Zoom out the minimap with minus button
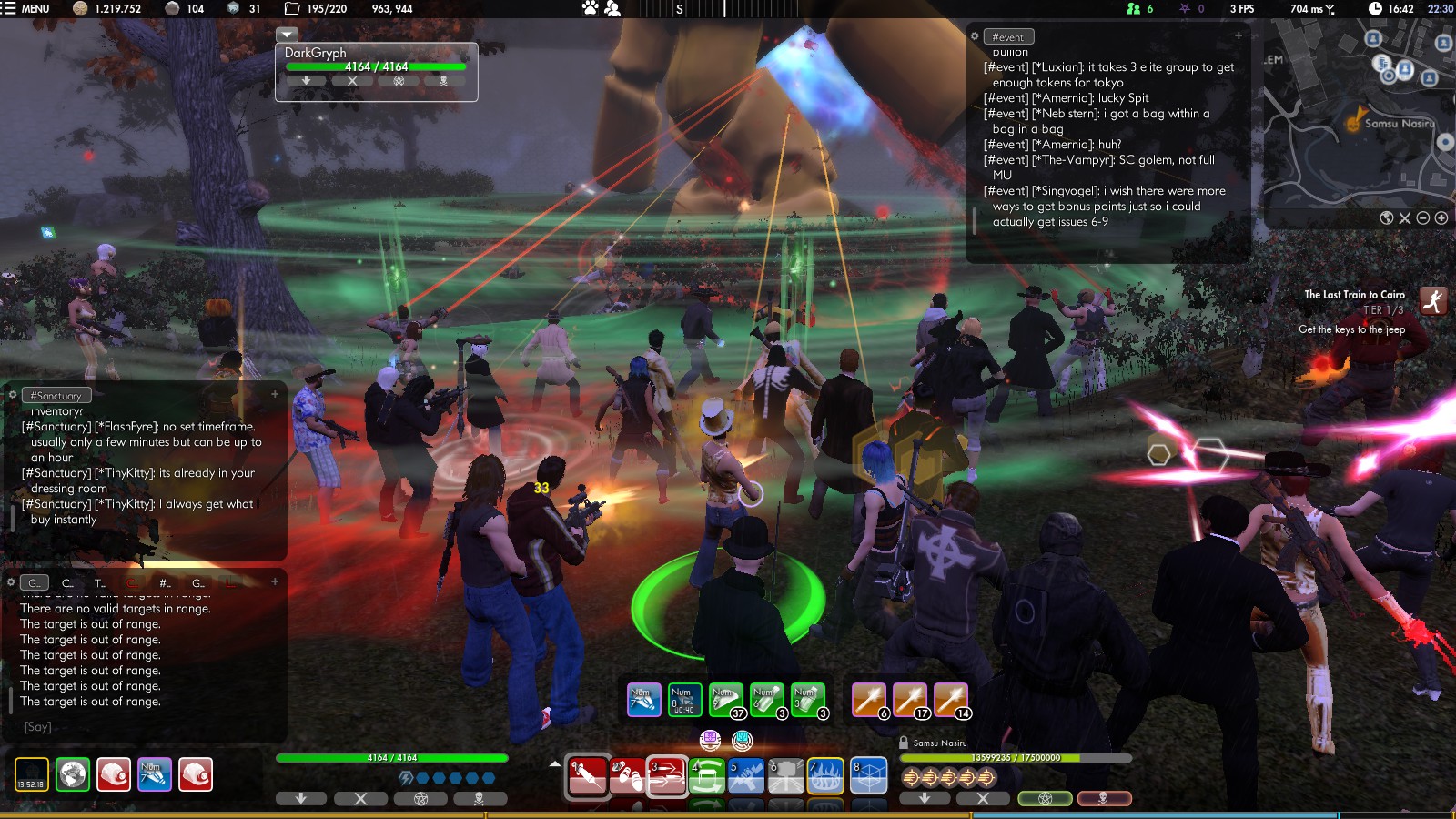1456x819 pixels. click(x=1423, y=218)
